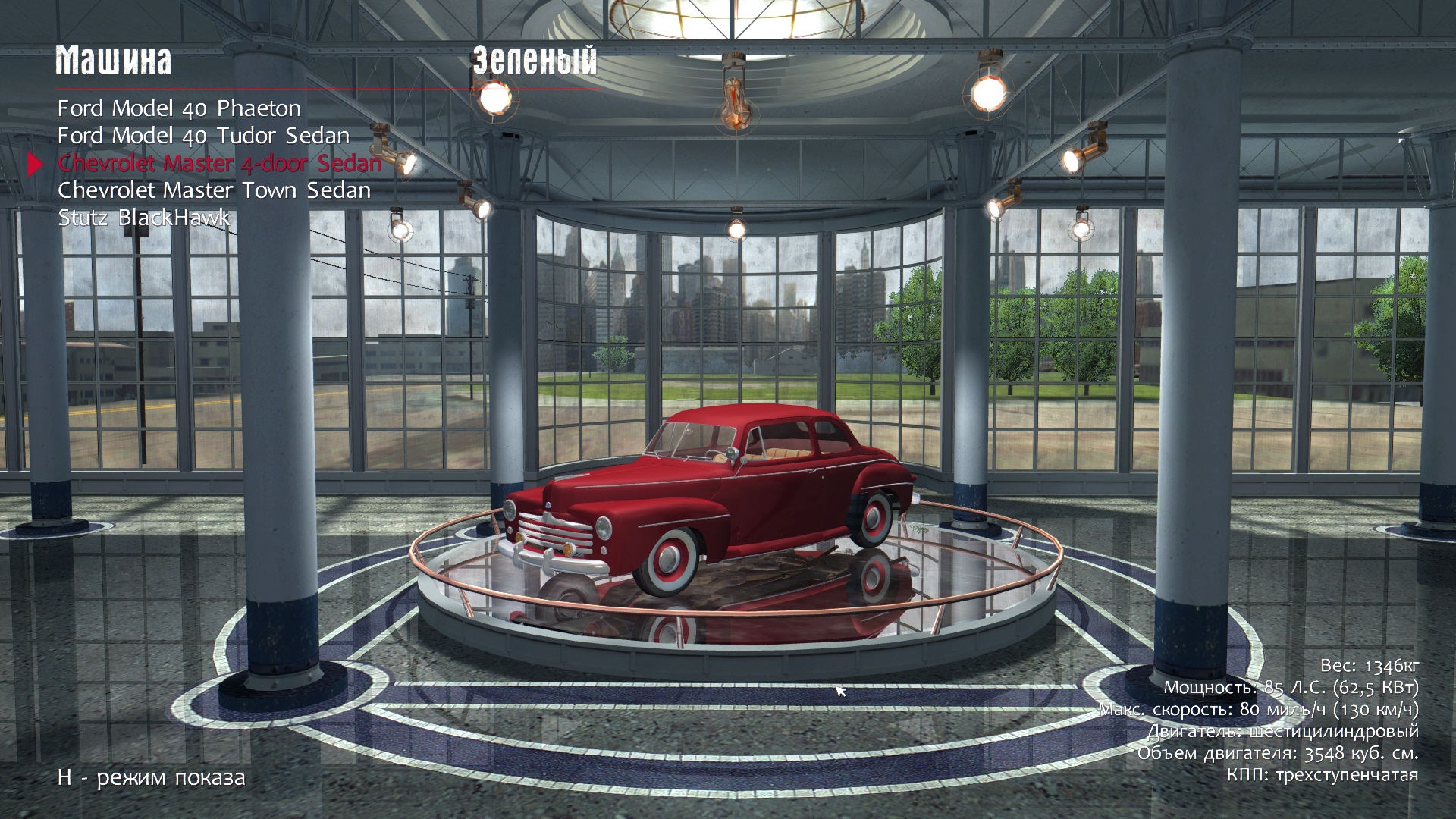This screenshot has height=819, width=1456.
Task: Select Ford Model 40 Phaeton
Action: click(x=179, y=108)
